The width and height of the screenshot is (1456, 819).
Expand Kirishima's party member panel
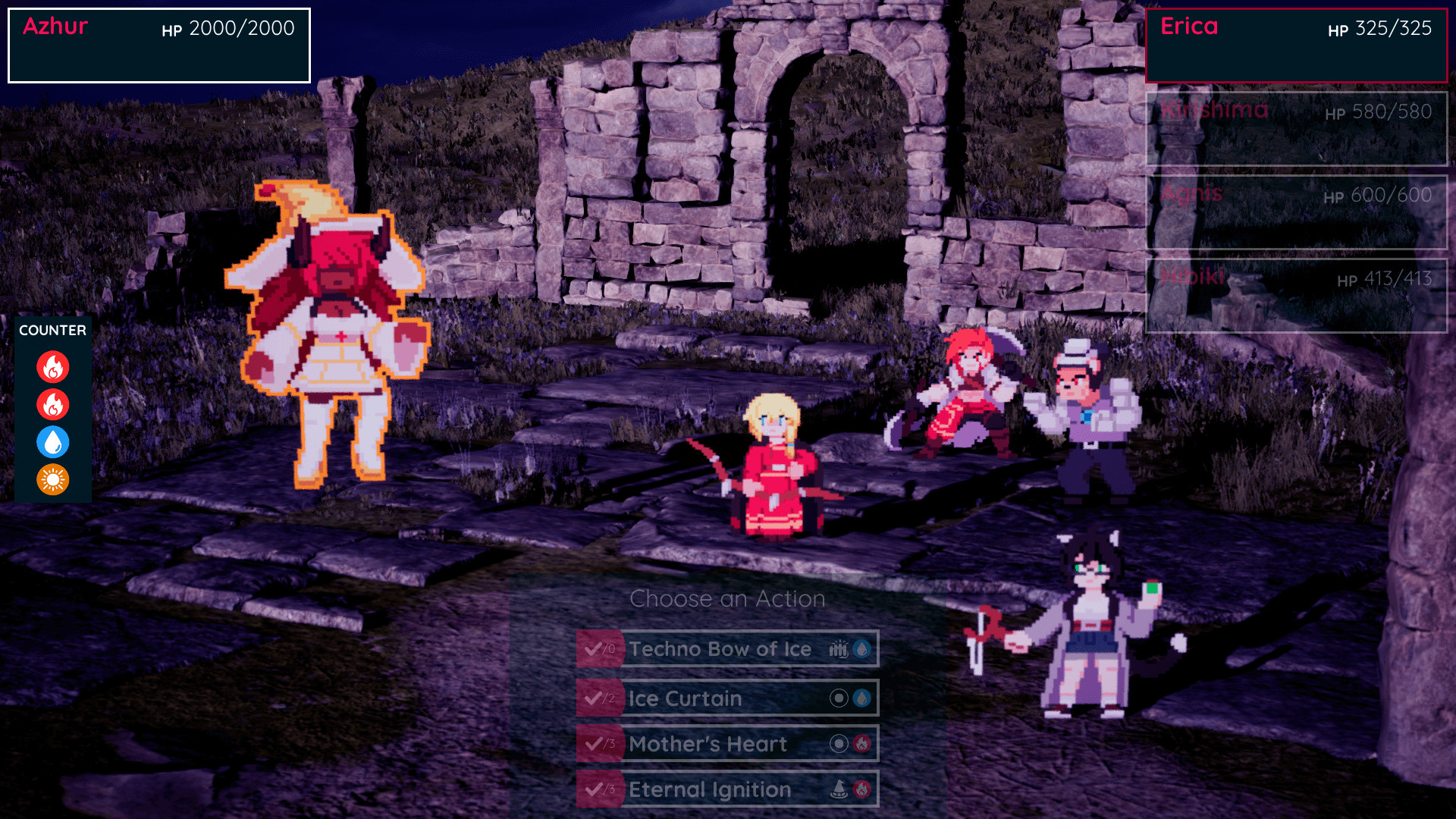pos(1296,128)
